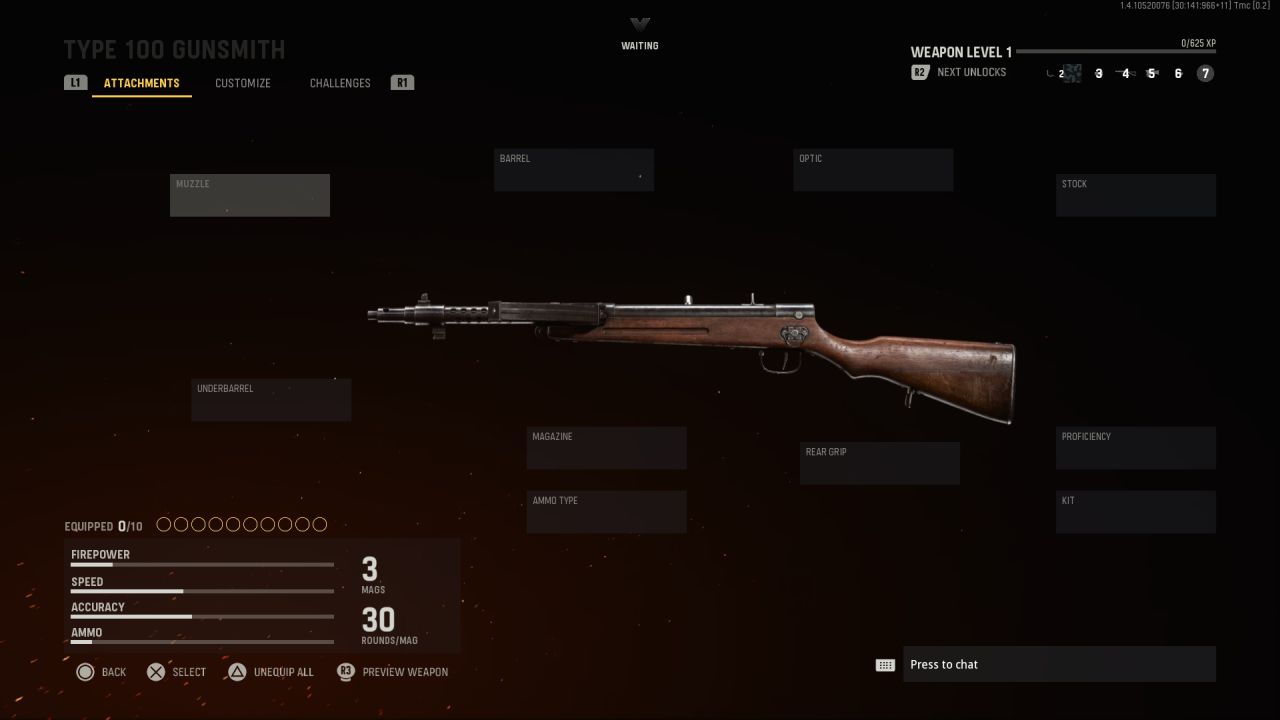Image resolution: width=1280 pixels, height=720 pixels.
Task: Go back from the Gunsmith
Action: coord(101,672)
